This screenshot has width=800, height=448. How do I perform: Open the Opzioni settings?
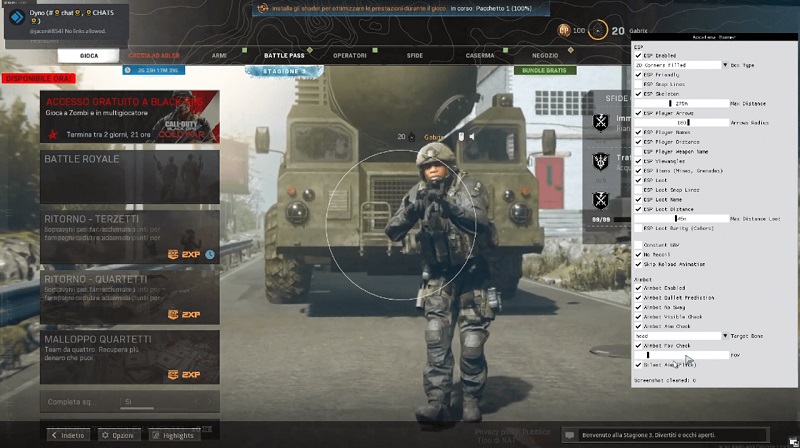point(118,436)
